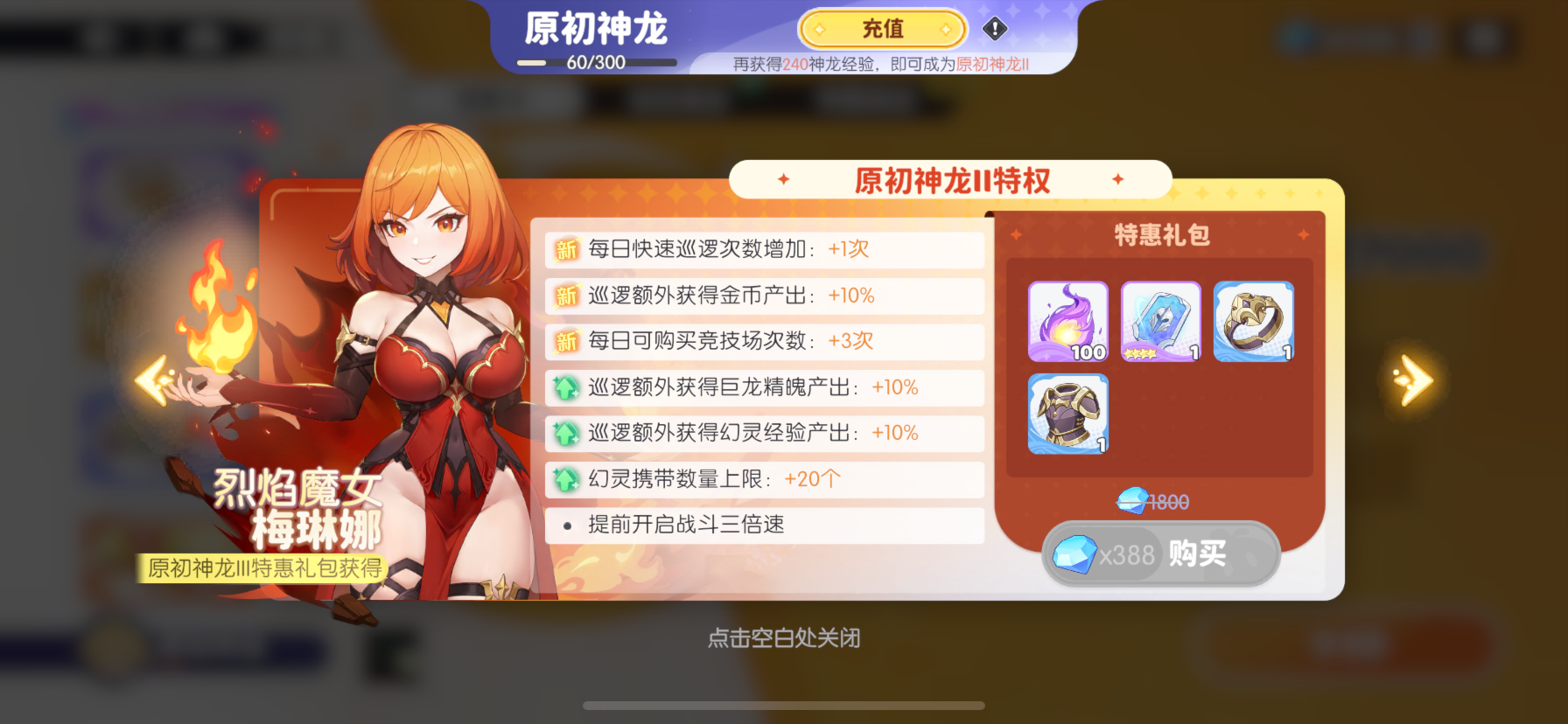The height and width of the screenshot is (724, 1568).
Task: Select the blue summon card item
Action: click(x=1160, y=321)
